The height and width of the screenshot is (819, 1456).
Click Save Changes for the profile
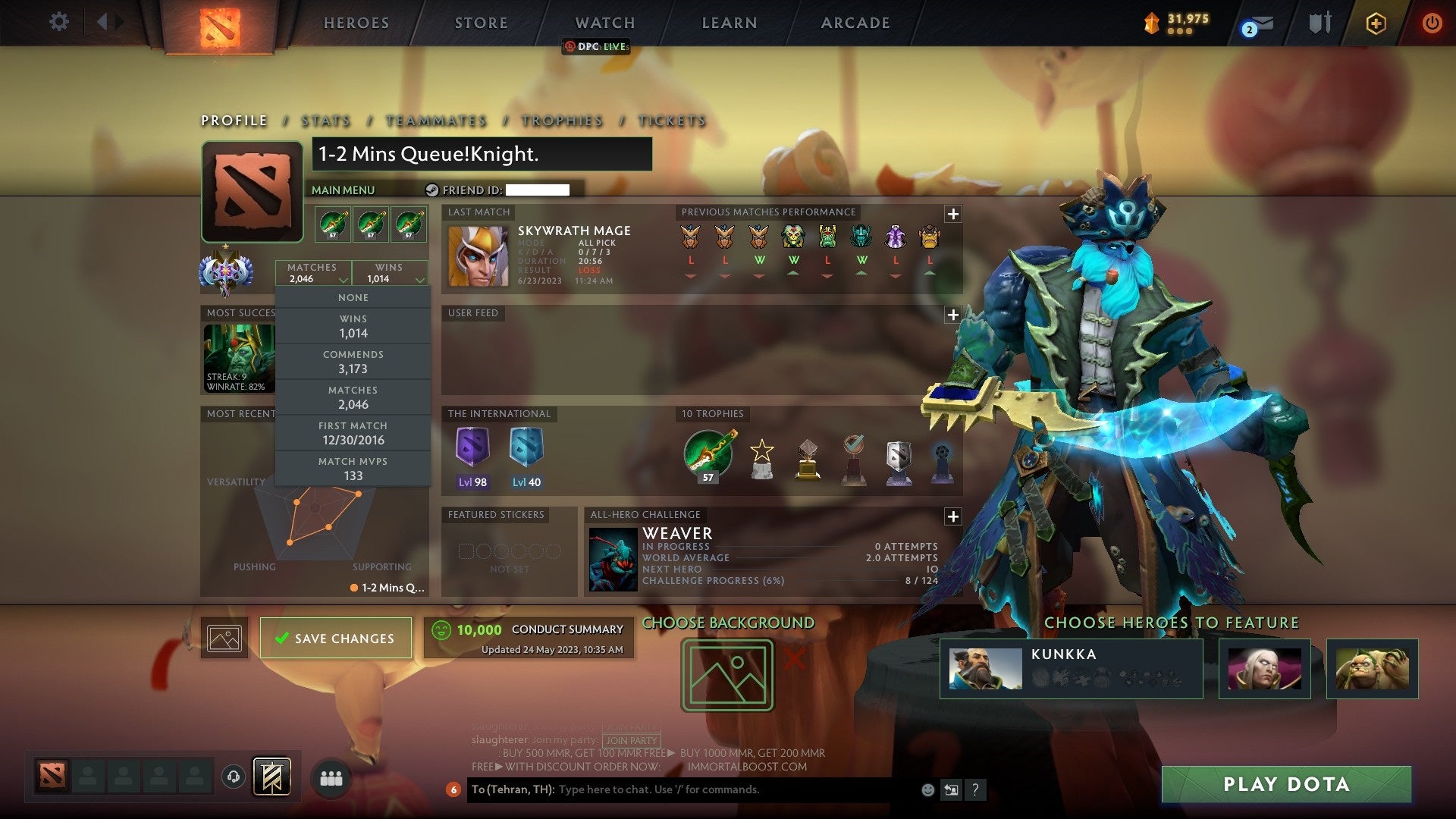pyautogui.click(x=335, y=638)
